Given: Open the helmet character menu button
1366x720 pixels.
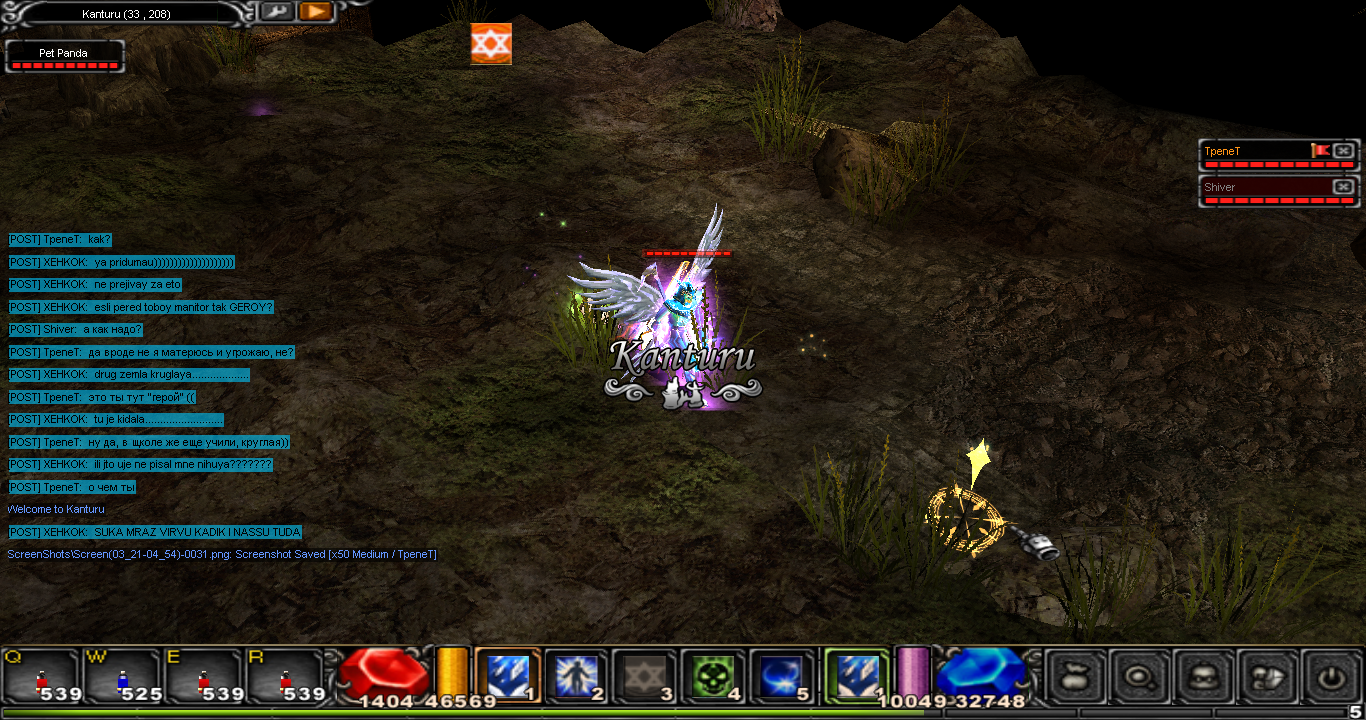Looking at the screenshot, I should pos(1204,677).
